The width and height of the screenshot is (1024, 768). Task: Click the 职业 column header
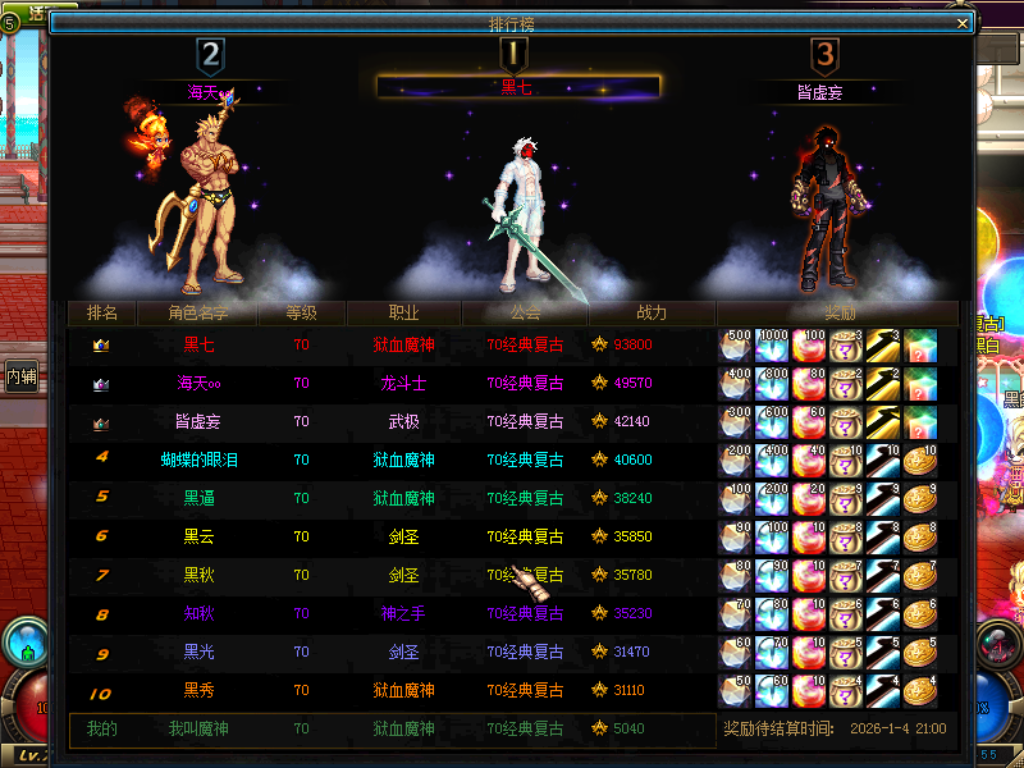tap(404, 313)
